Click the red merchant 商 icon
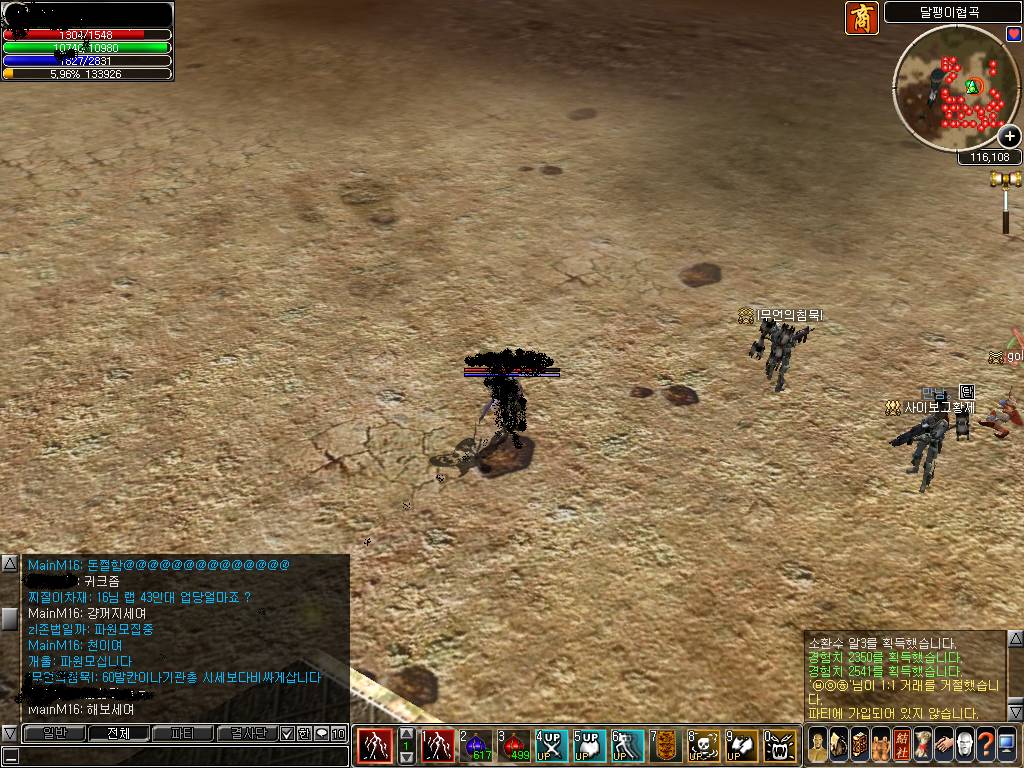1024x768 pixels. pos(862,18)
